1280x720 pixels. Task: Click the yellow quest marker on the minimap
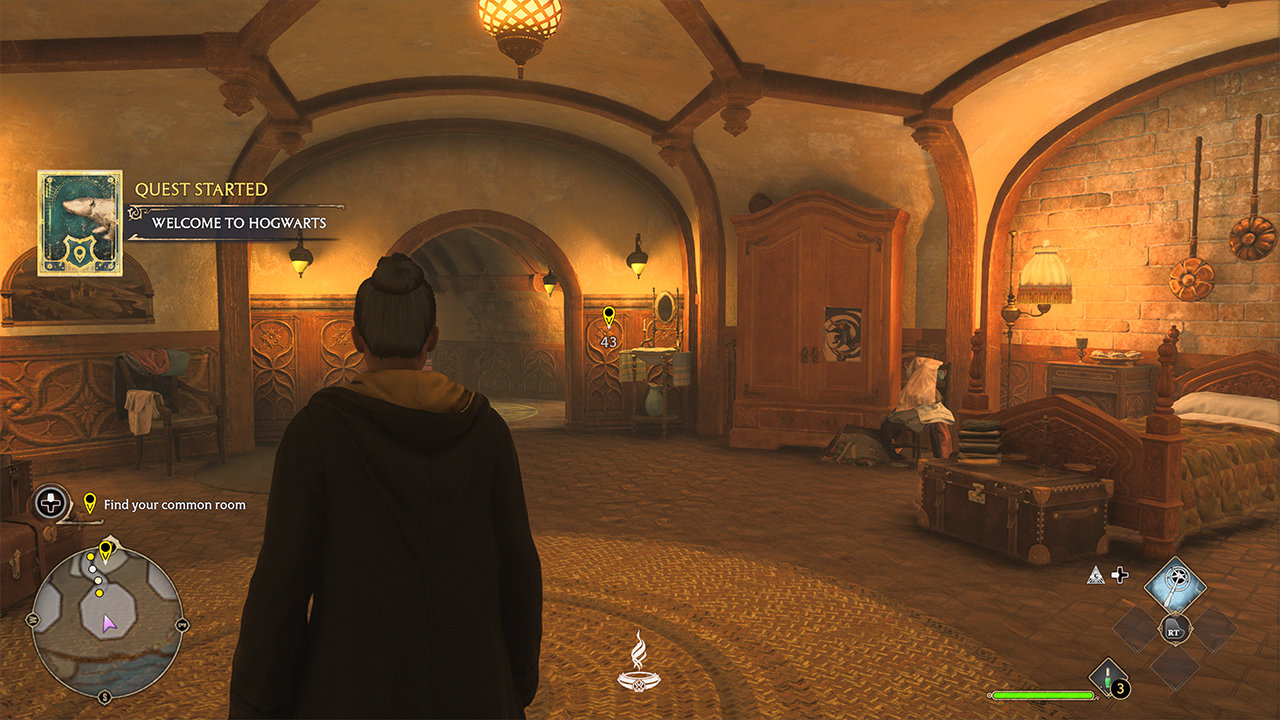pyautogui.click(x=105, y=549)
